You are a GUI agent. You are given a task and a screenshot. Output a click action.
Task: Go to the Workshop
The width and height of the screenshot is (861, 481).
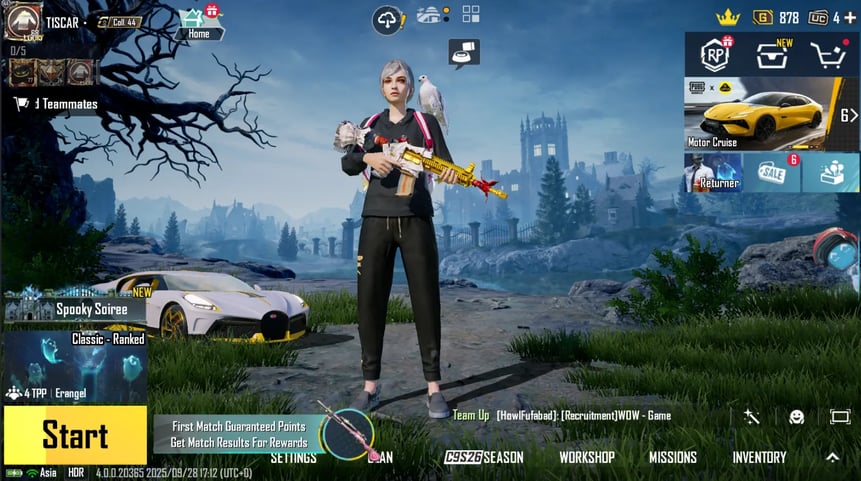(x=586, y=457)
